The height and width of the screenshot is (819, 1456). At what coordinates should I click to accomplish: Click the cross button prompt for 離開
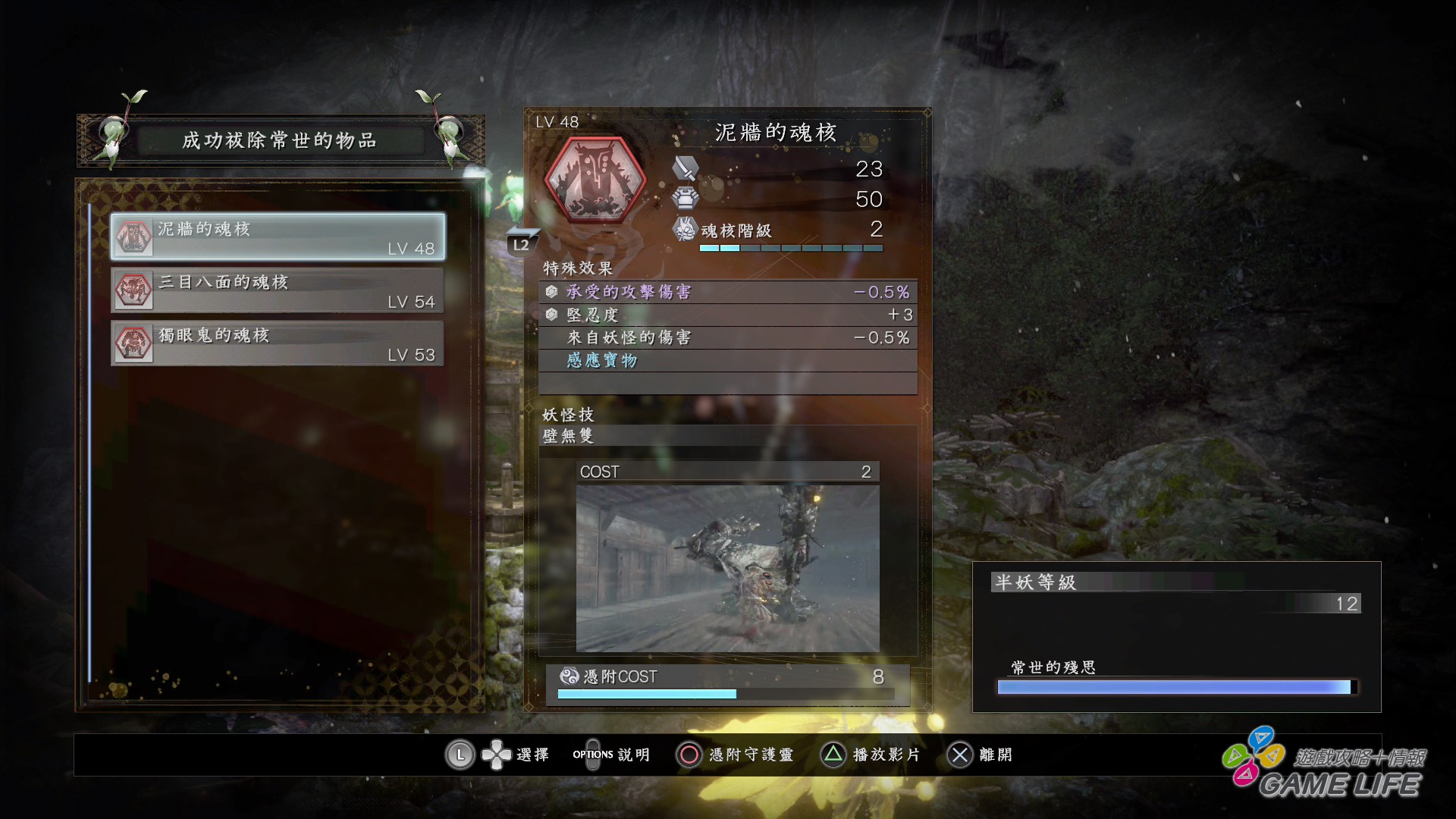(961, 755)
